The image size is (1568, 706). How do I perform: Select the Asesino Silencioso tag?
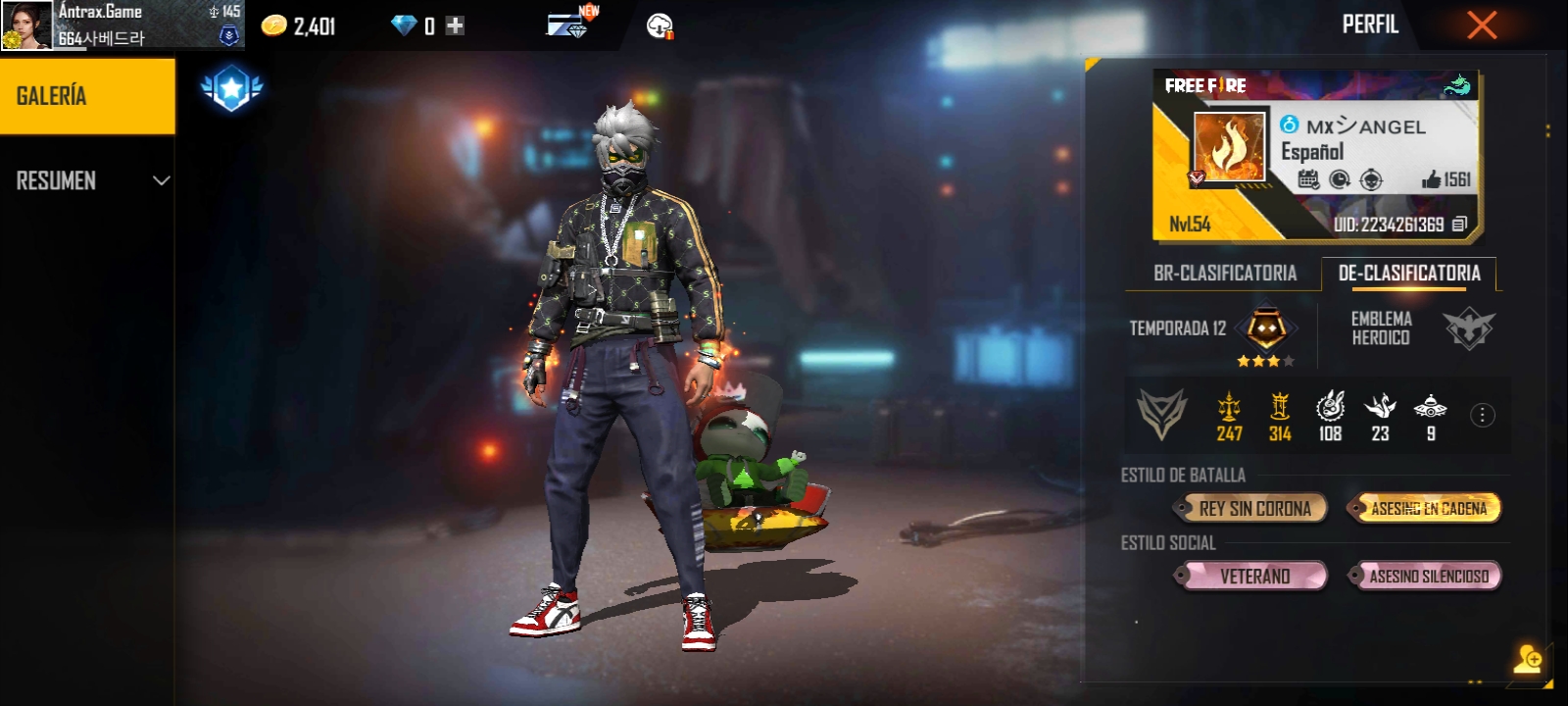pos(1426,576)
